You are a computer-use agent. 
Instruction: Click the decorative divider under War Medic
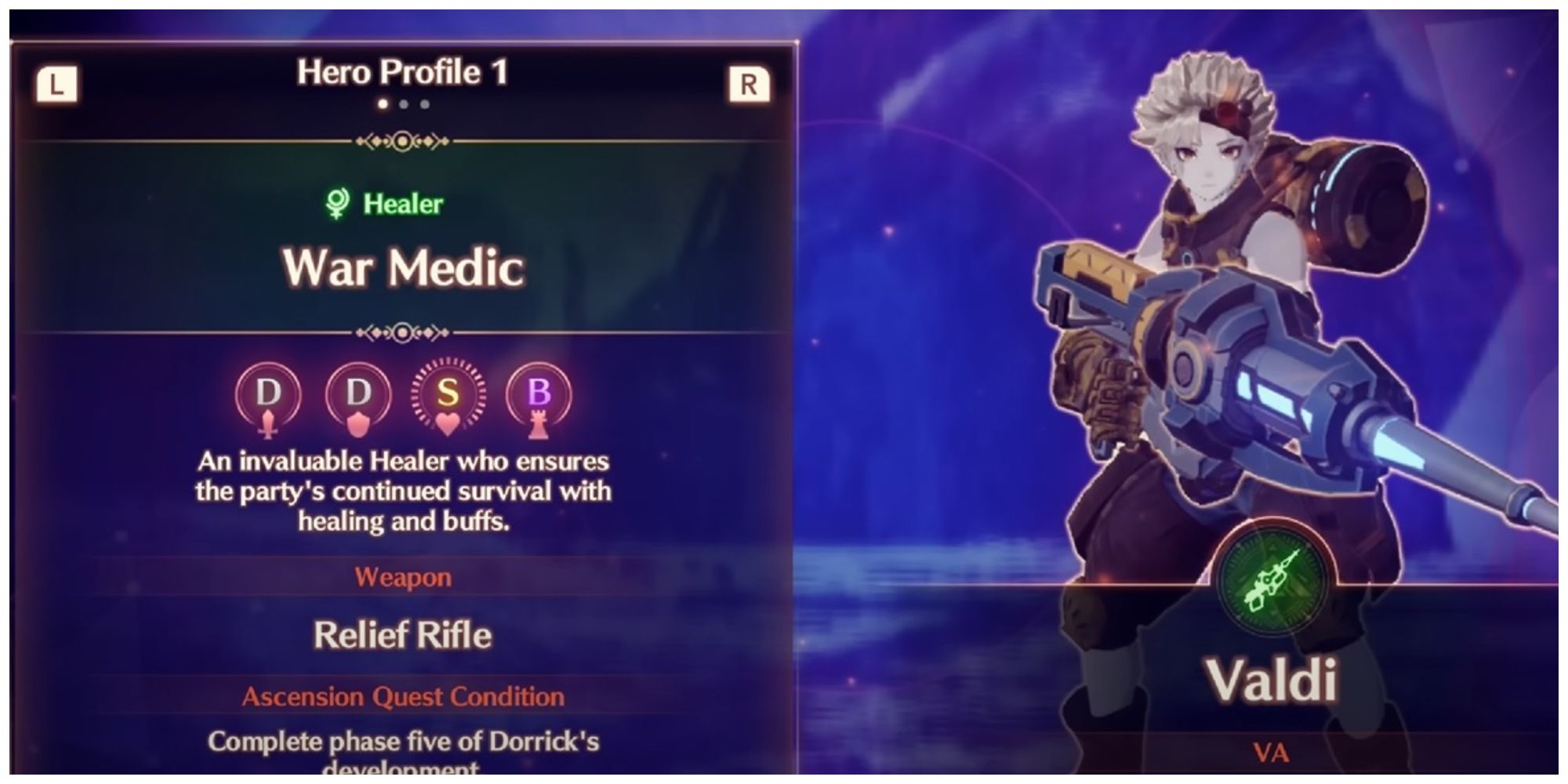pos(403,332)
